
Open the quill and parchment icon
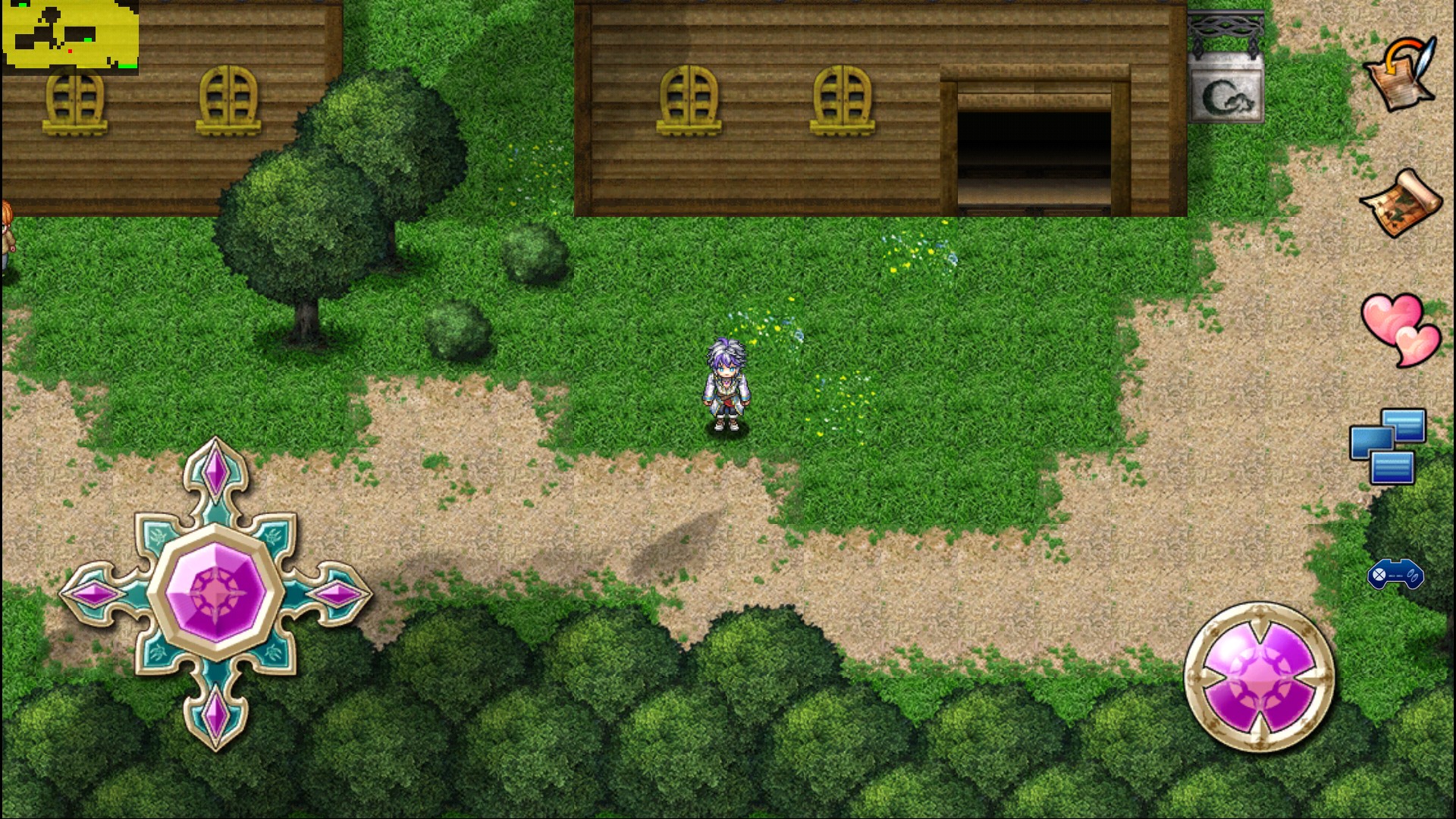coord(1401,74)
